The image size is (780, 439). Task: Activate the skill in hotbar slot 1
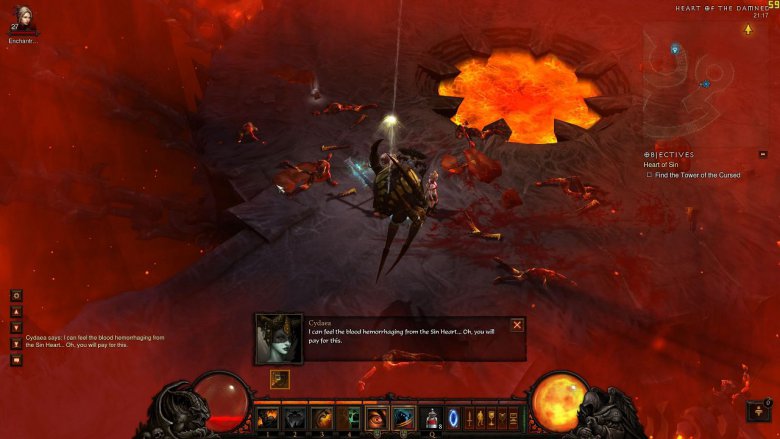coord(268,418)
